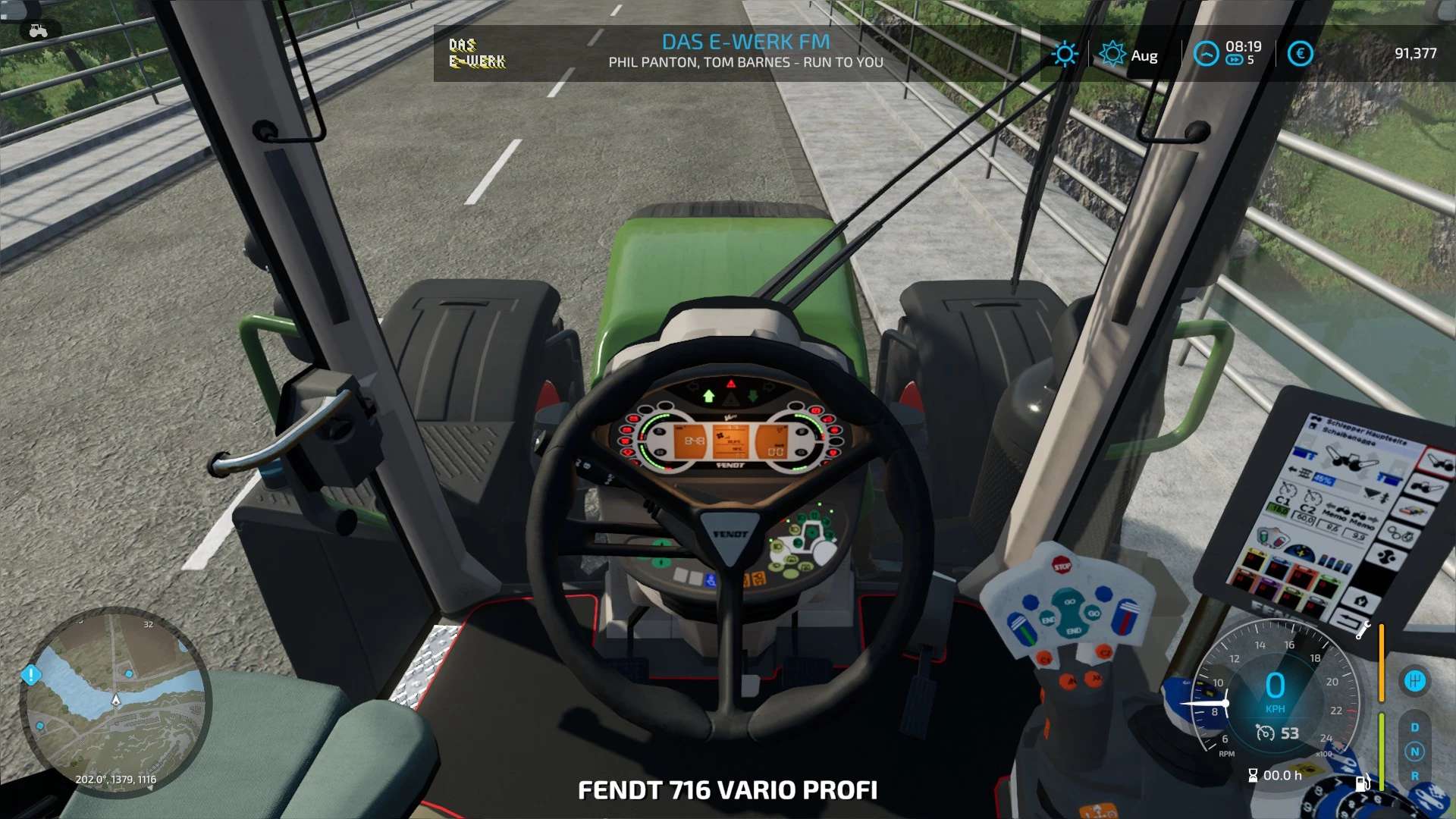Click the fuel pump icon
Viewport: 1456px width, 819px height.
tap(1362, 781)
